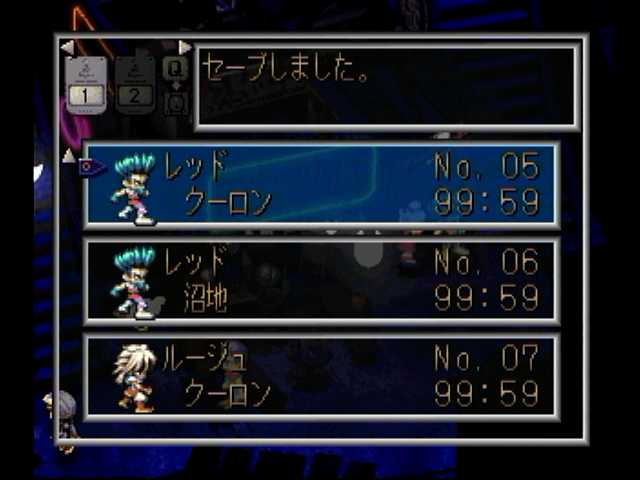Select save file No. 06
640x480 pixels.
tap(321, 280)
